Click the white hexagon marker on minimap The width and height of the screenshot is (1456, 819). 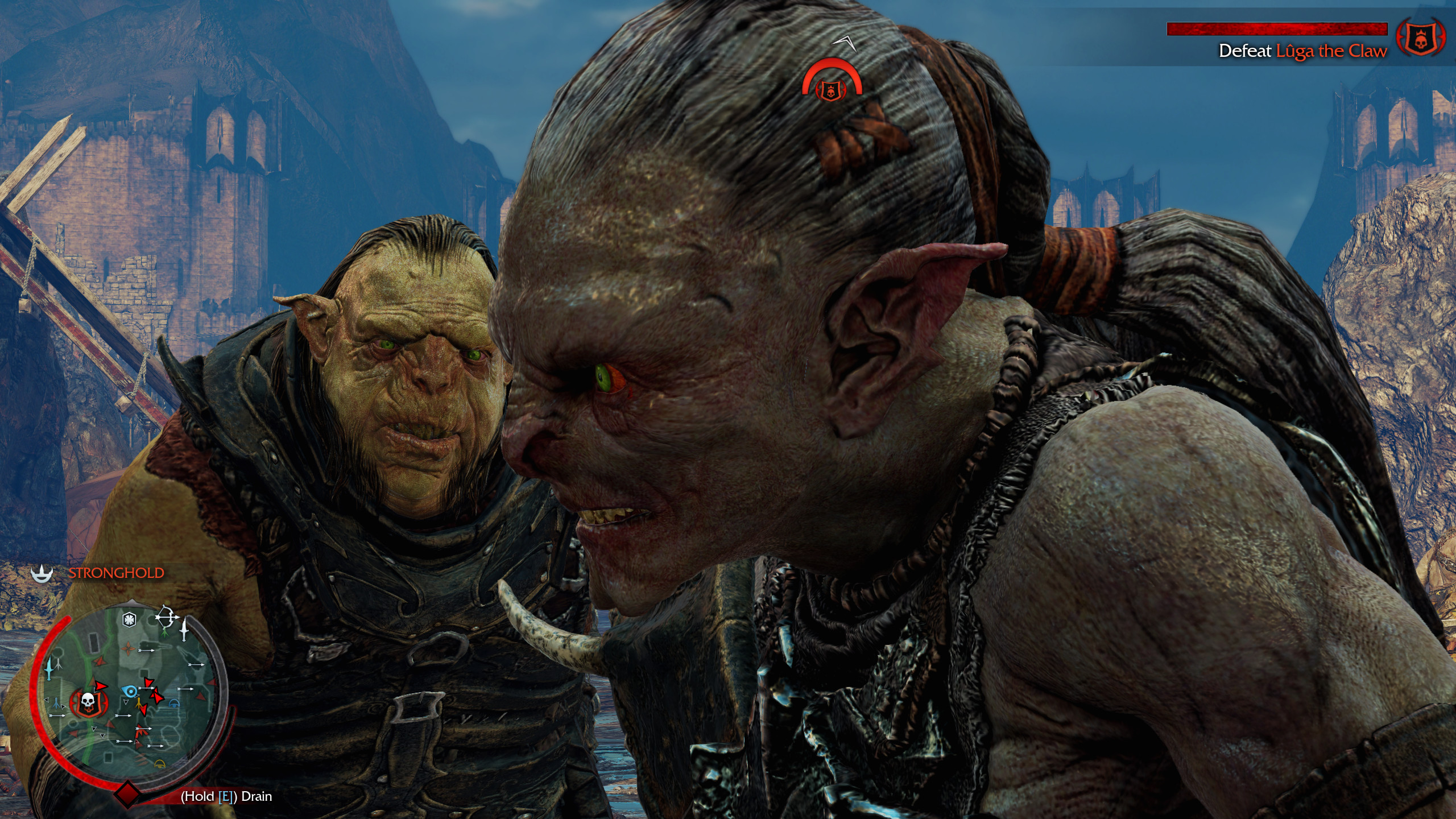click(130, 619)
